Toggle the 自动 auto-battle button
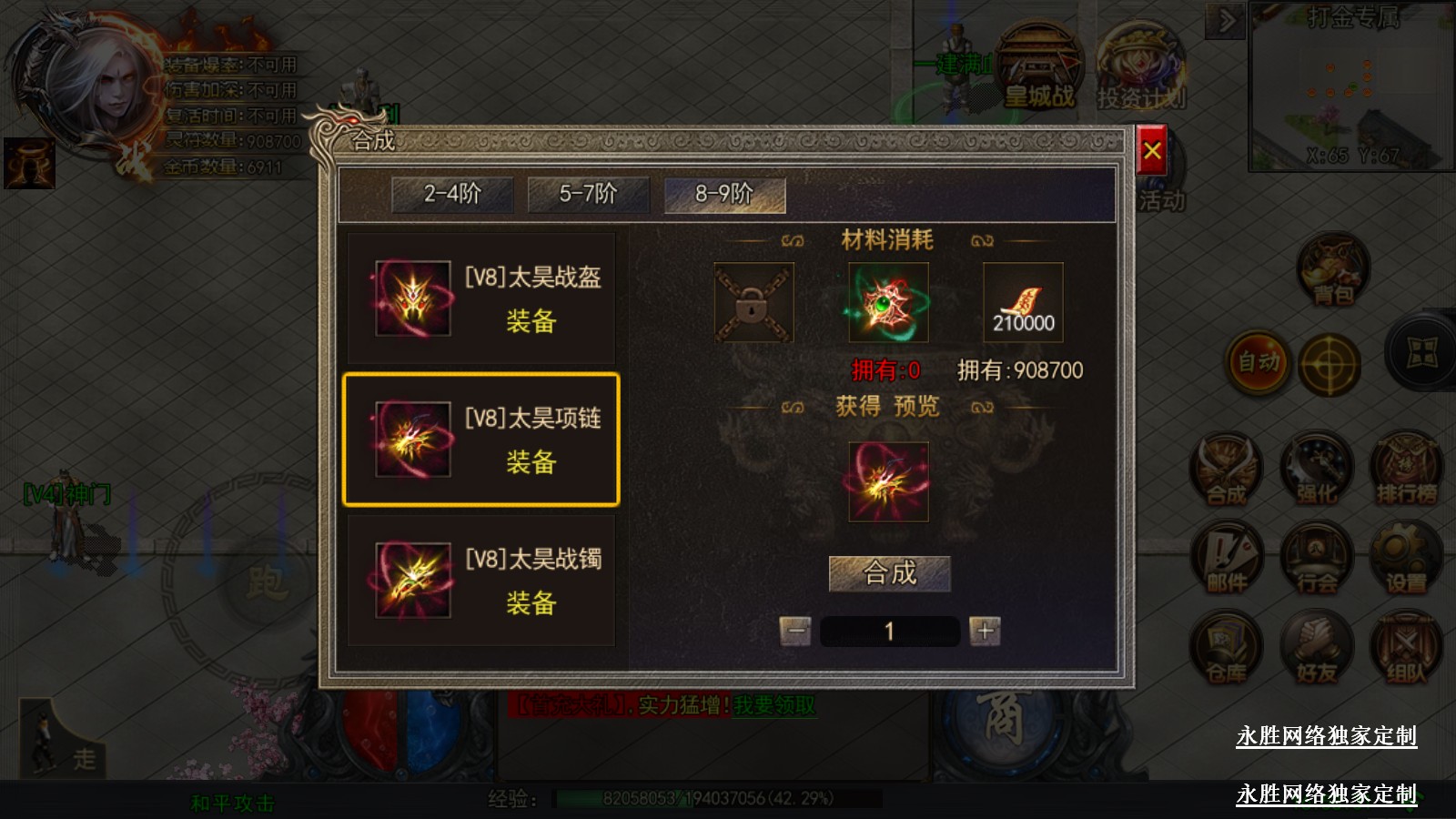Screen dimensions: 1456x819 click(1259, 362)
